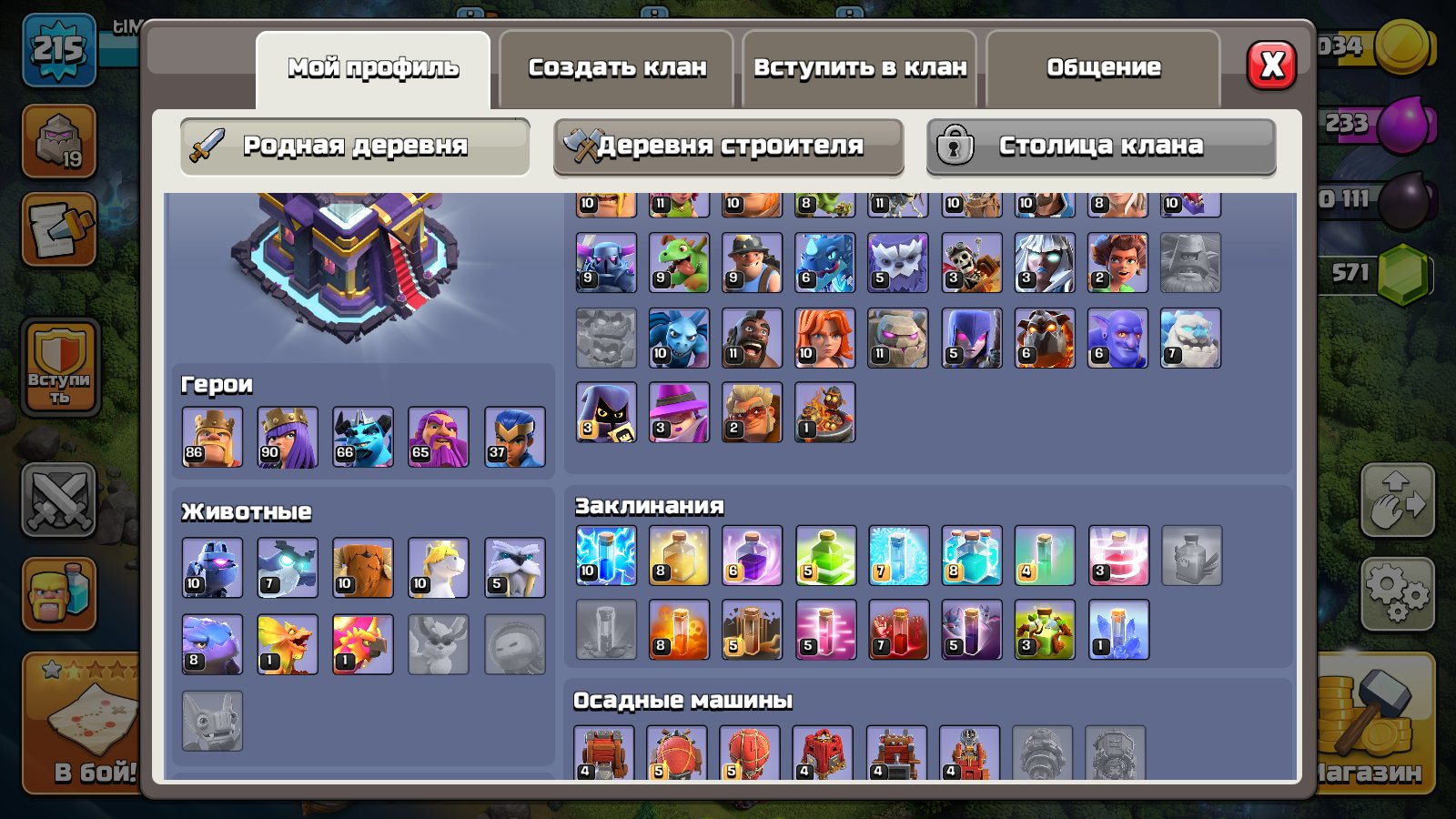Switch to Столица клана view

[1101, 145]
